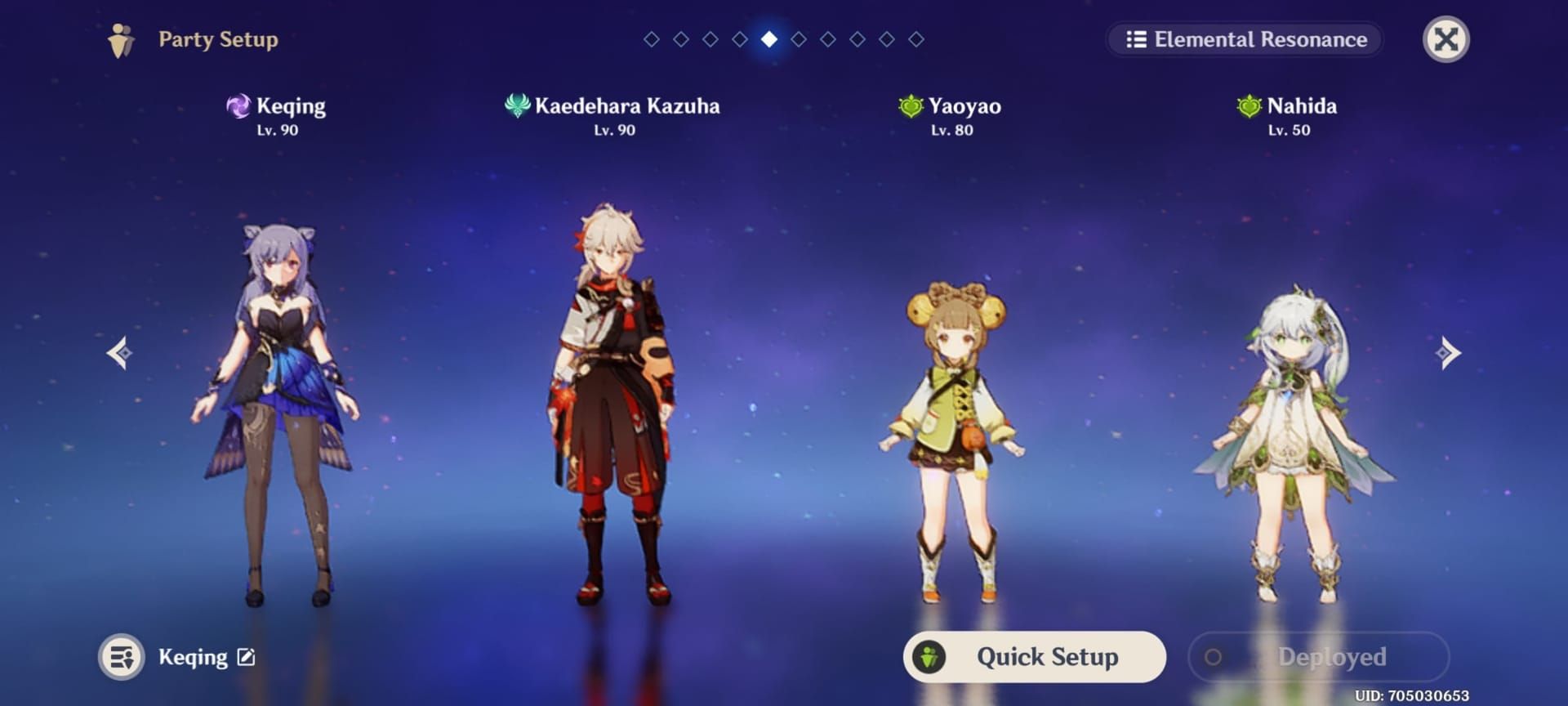Select the first page indicator diamond
The height and width of the screenshot is (706, 1568).
[651, 38]
